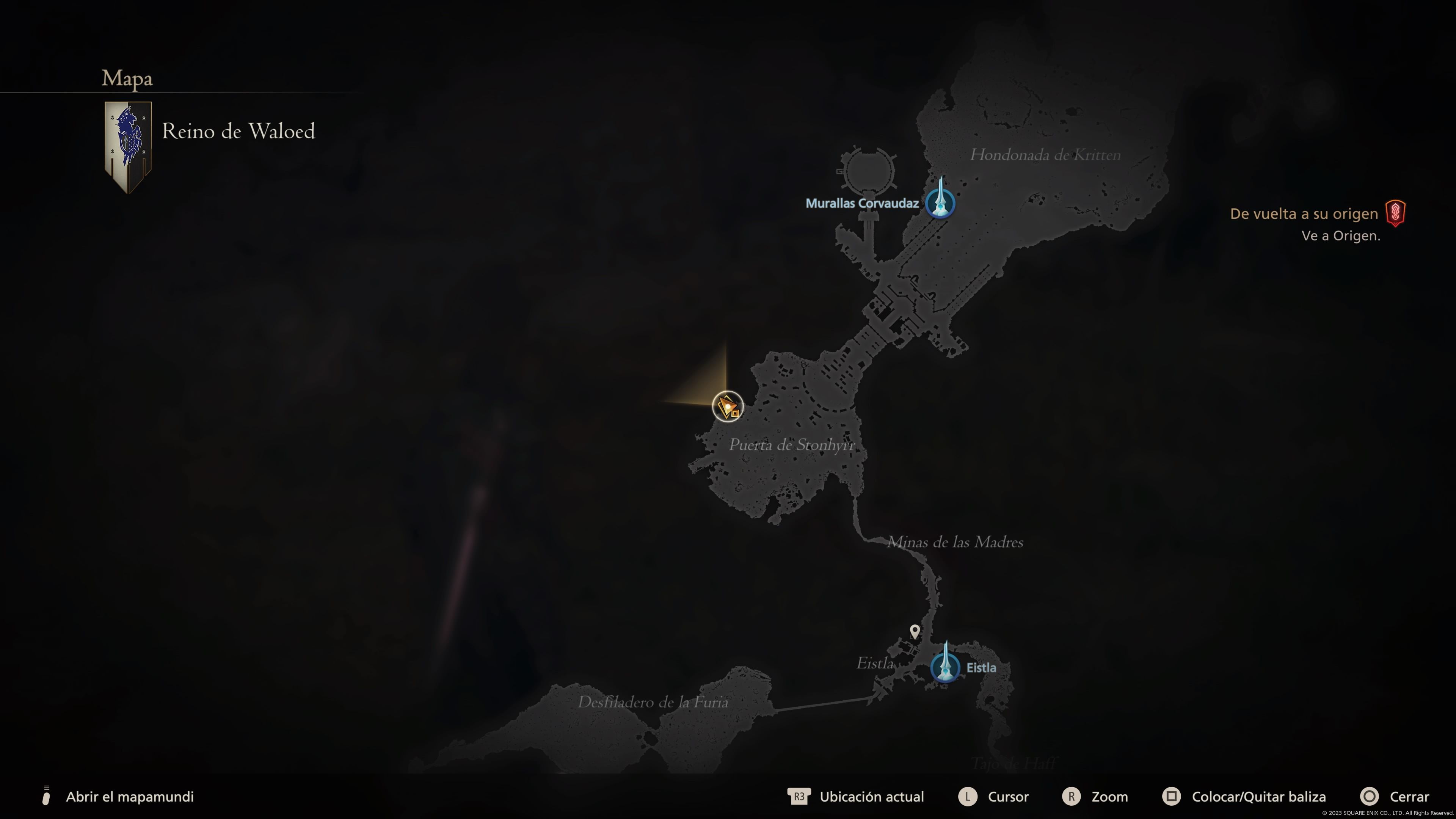Click the Ve a Origen objective text

point(1339,236)
